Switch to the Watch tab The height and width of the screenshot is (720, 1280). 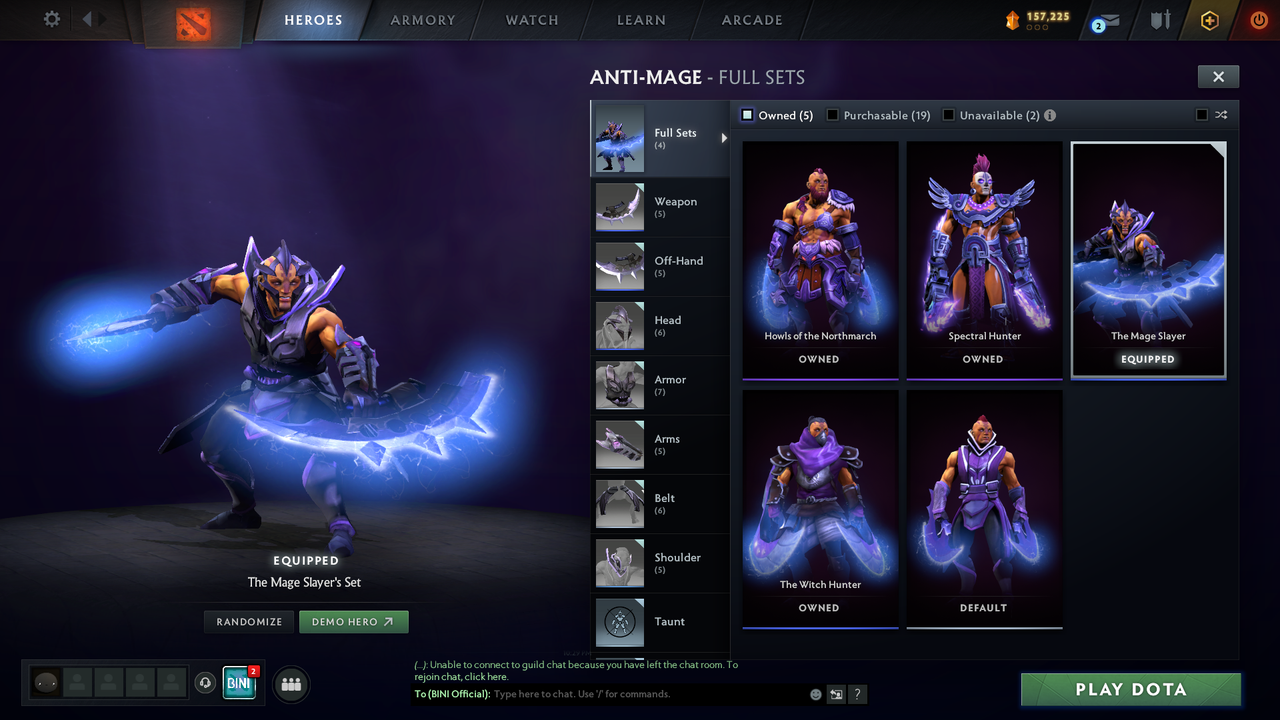tap(531, 20)
